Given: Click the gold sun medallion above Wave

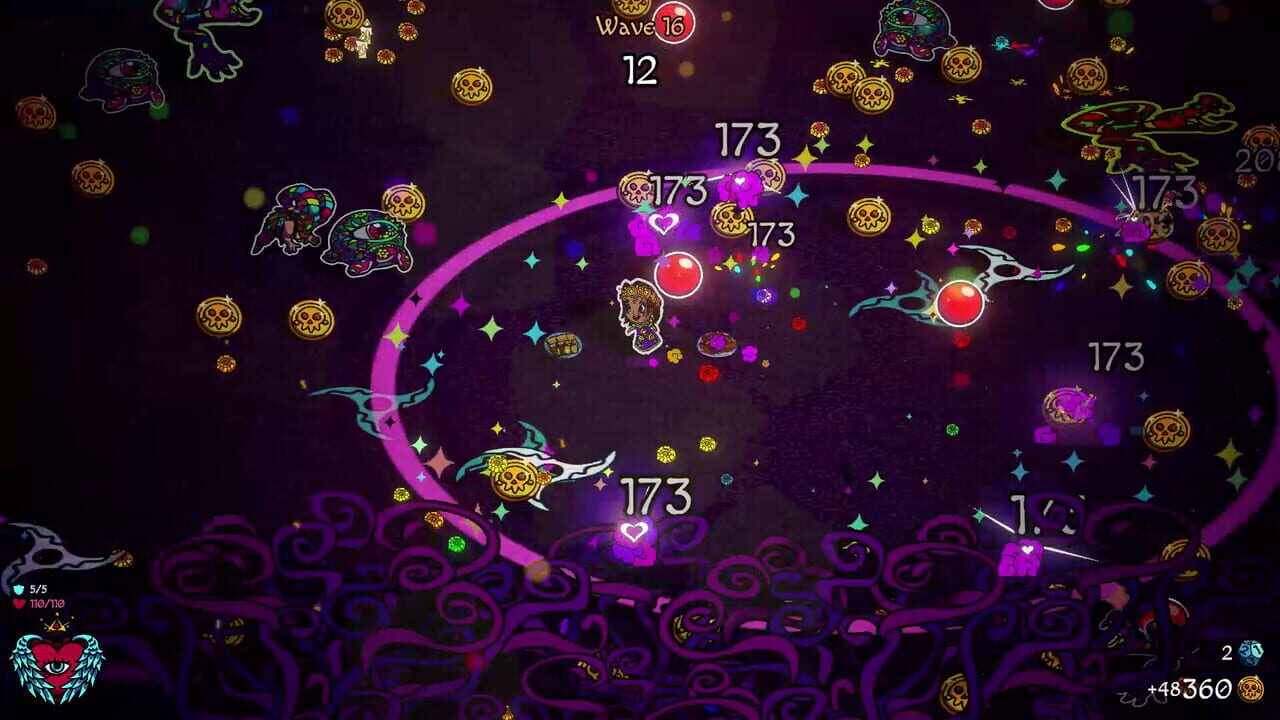Looking at the screenshot, I should click(x=630, y=8).
